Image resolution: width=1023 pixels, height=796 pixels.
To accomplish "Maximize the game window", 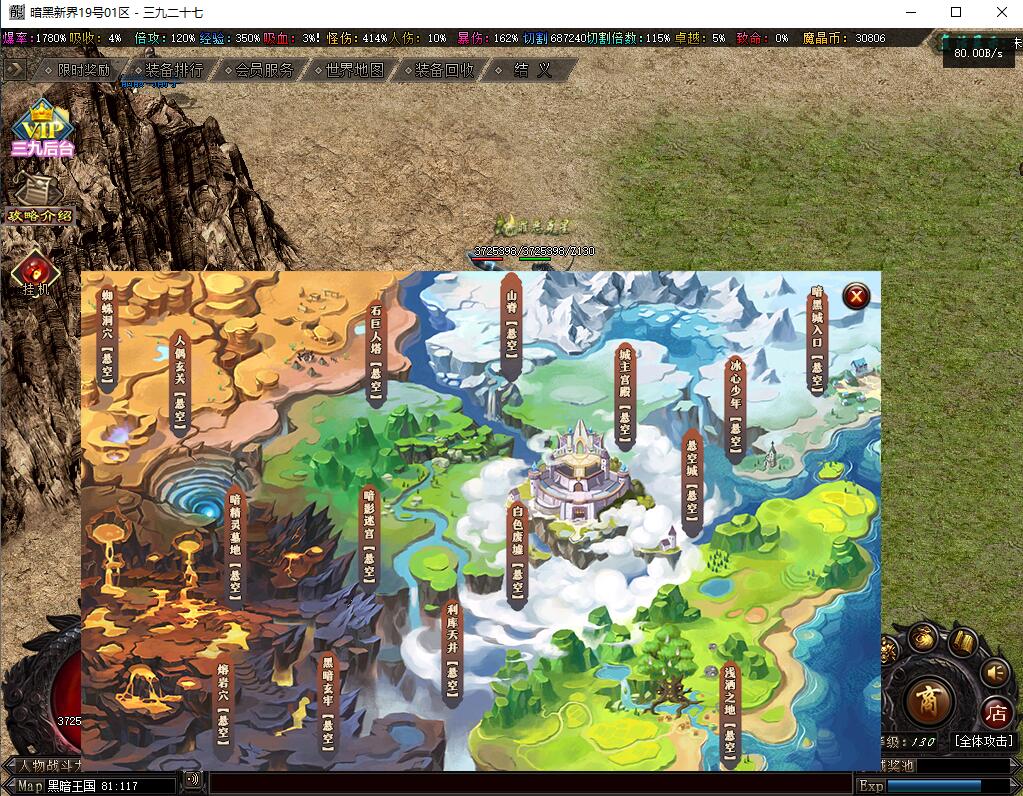I will click(956, 12).
